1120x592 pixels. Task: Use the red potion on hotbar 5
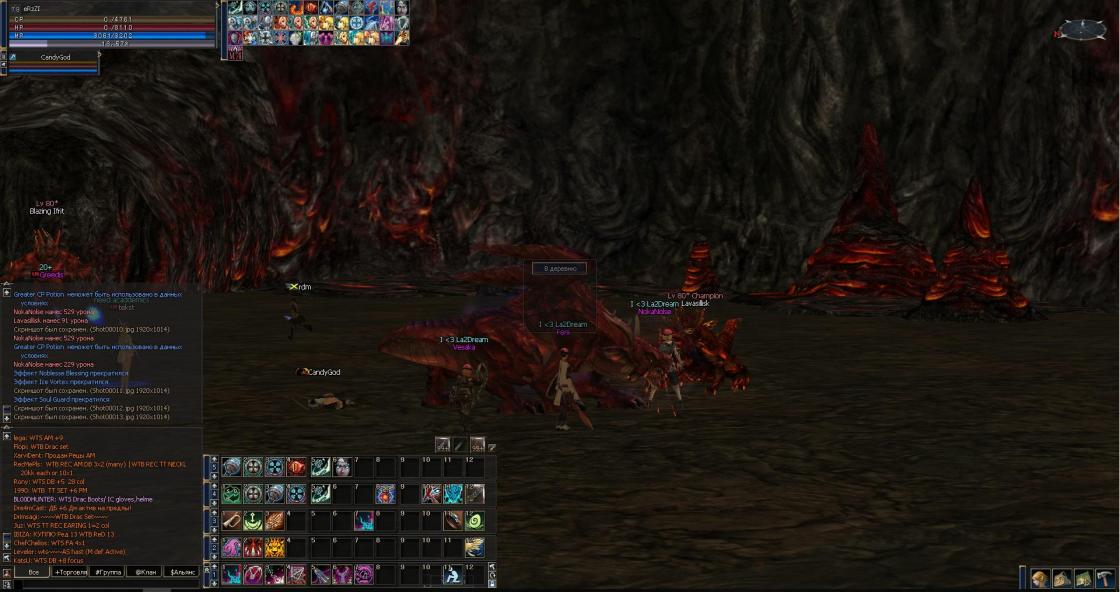coord(297,467)
